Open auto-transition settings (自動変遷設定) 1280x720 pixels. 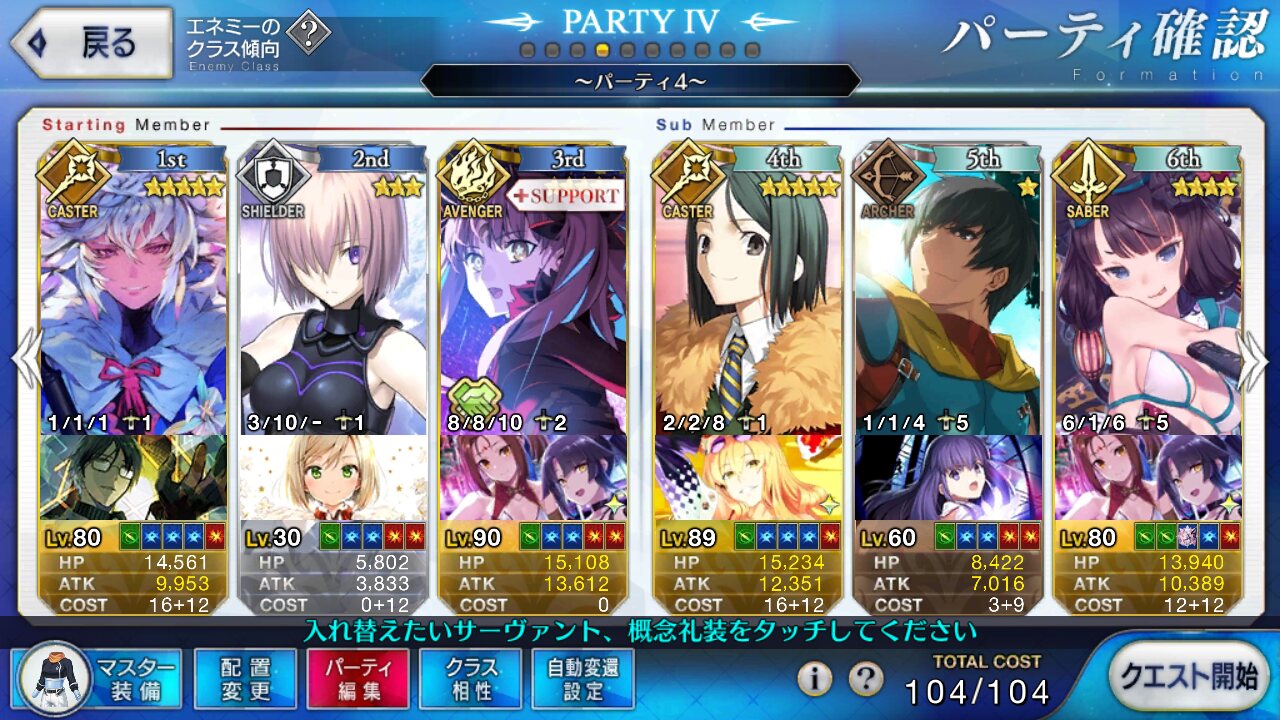(584, 678)
